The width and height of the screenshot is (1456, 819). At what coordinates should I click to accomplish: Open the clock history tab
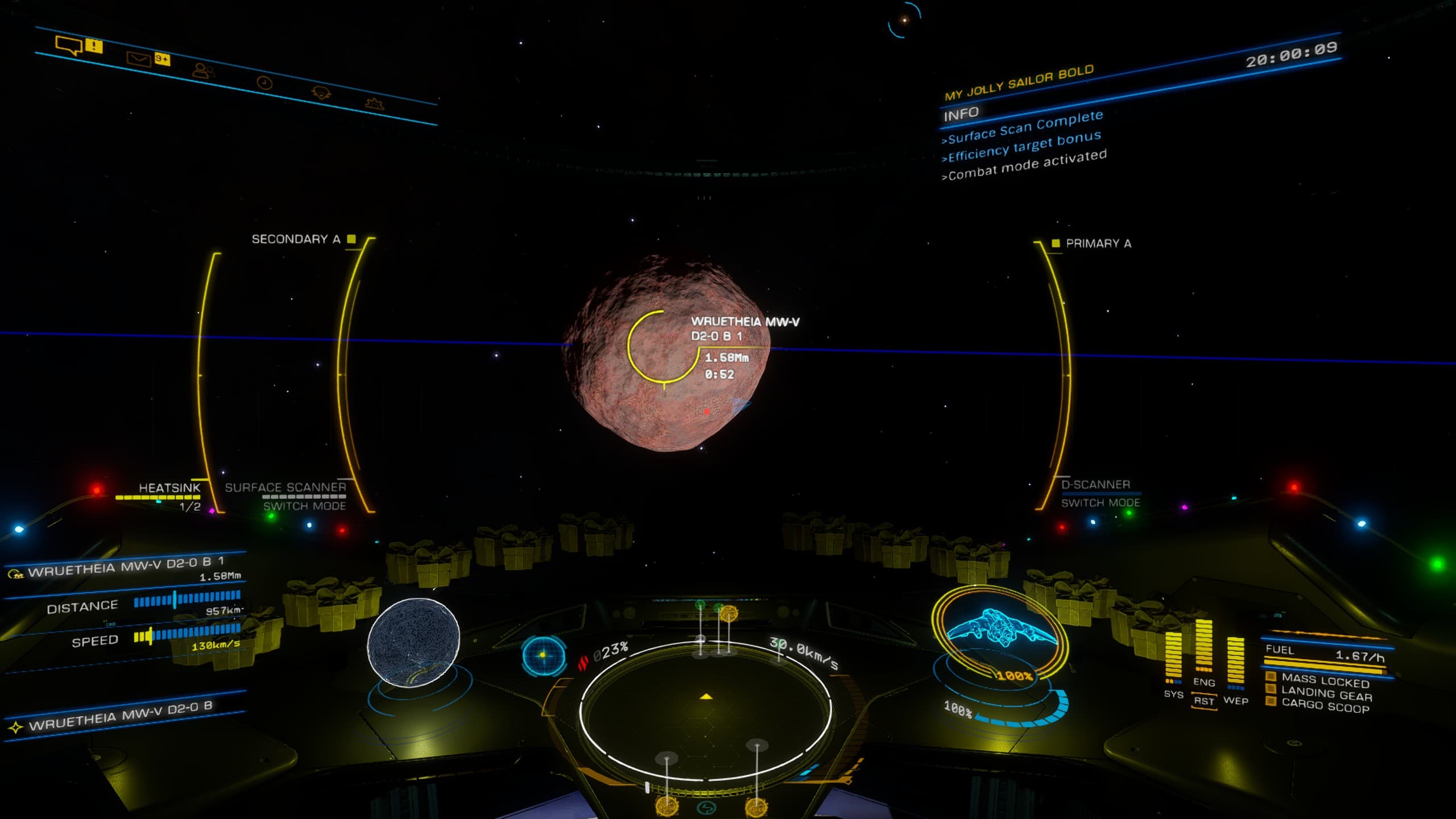(264, 83)
